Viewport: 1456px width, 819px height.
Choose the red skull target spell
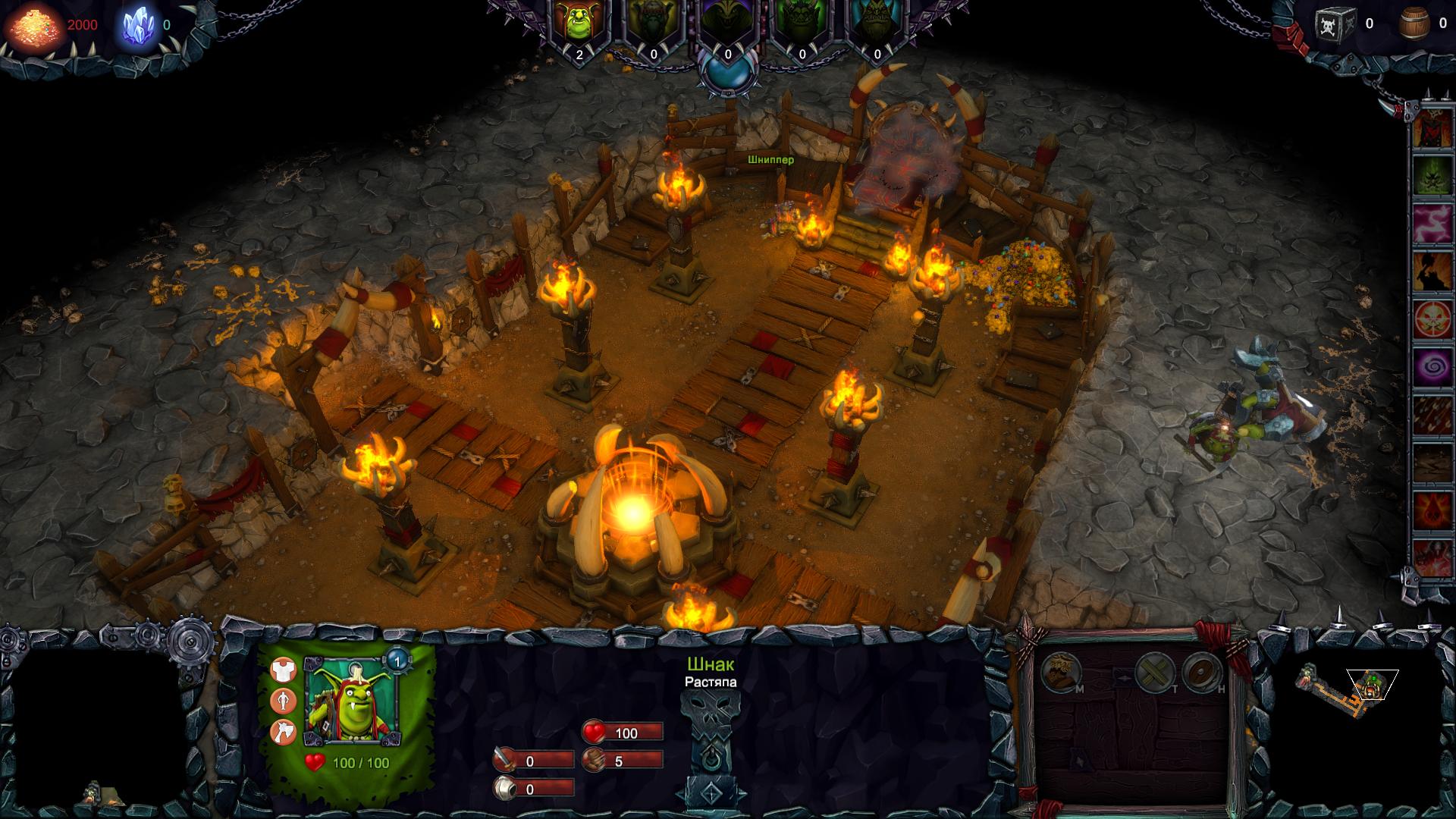pos(1432,320)
